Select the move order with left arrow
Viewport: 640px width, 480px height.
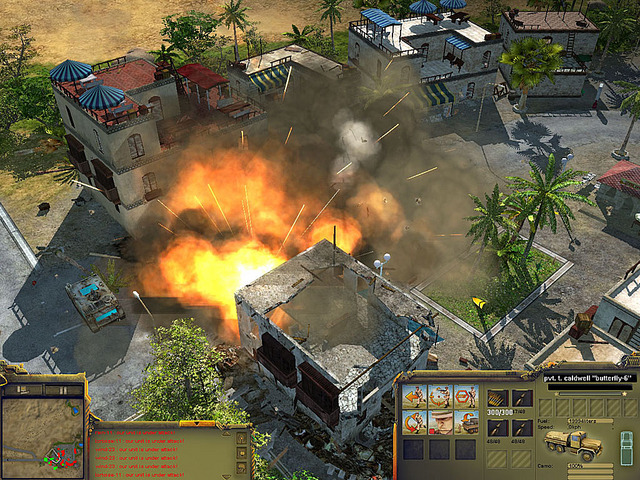(414, 396)
